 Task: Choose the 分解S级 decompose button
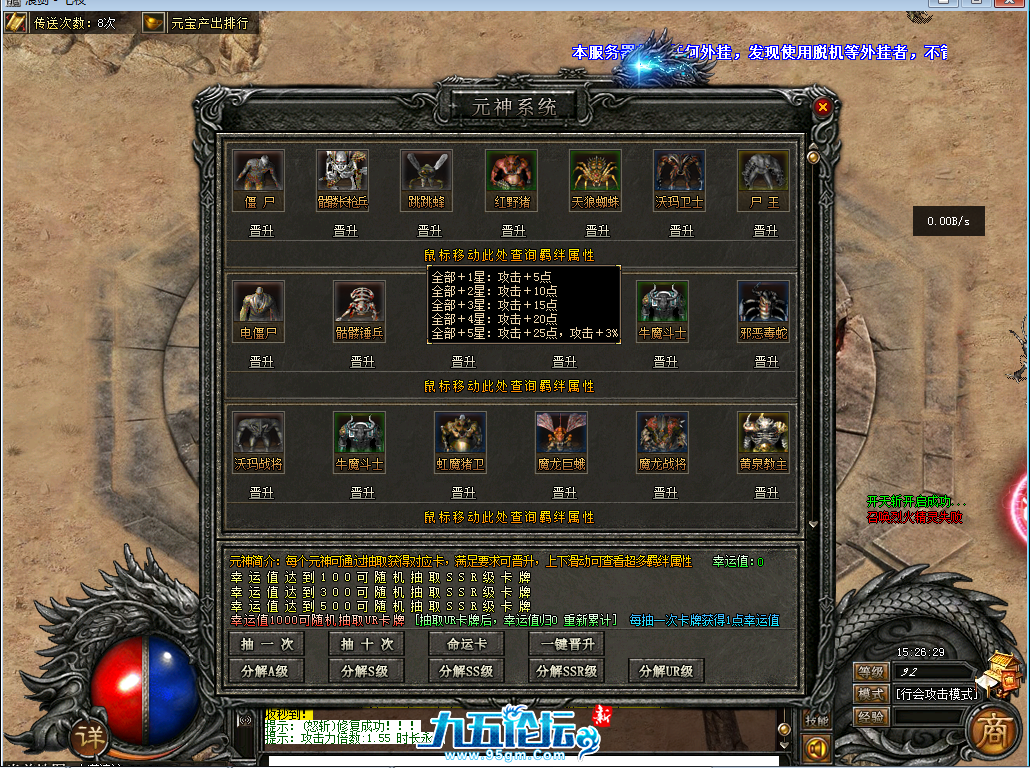pyautogui.click(x=366, y=671)
